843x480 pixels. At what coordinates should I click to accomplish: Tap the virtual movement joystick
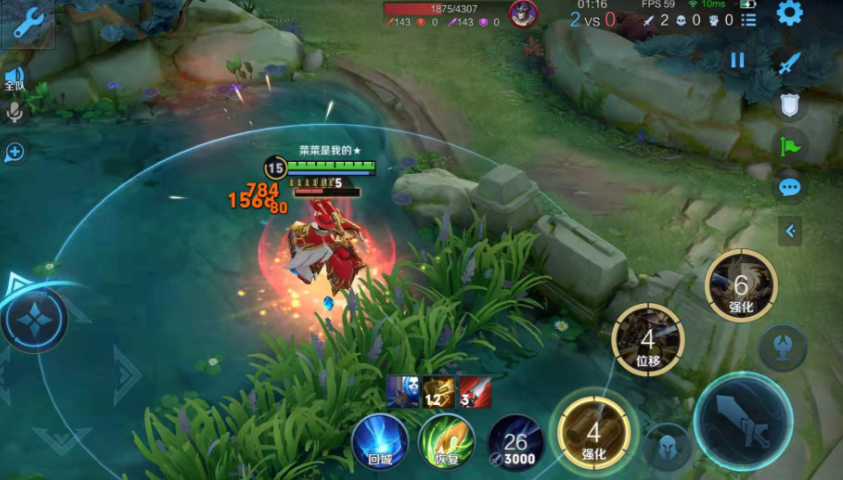pos(35,320)
